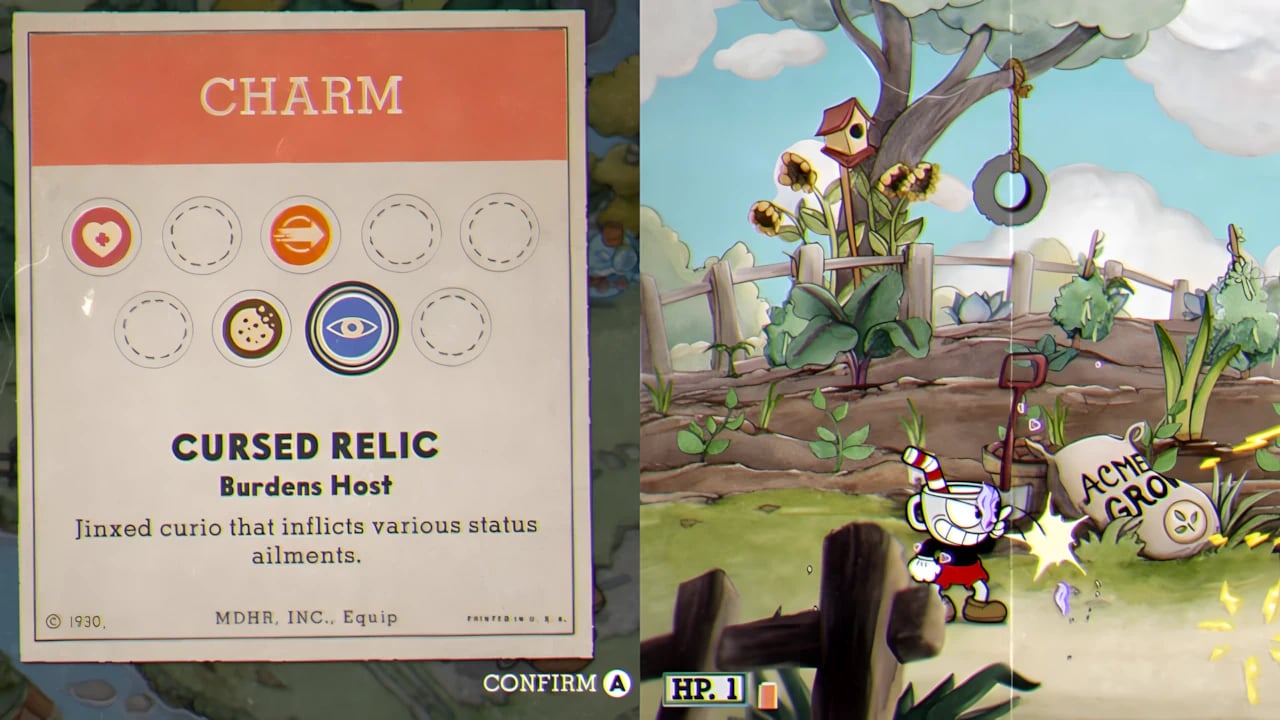Select the orange Smoke Bomb dash charm
1280x720 pixels.
pyautogui.click(x=300, y=236)
